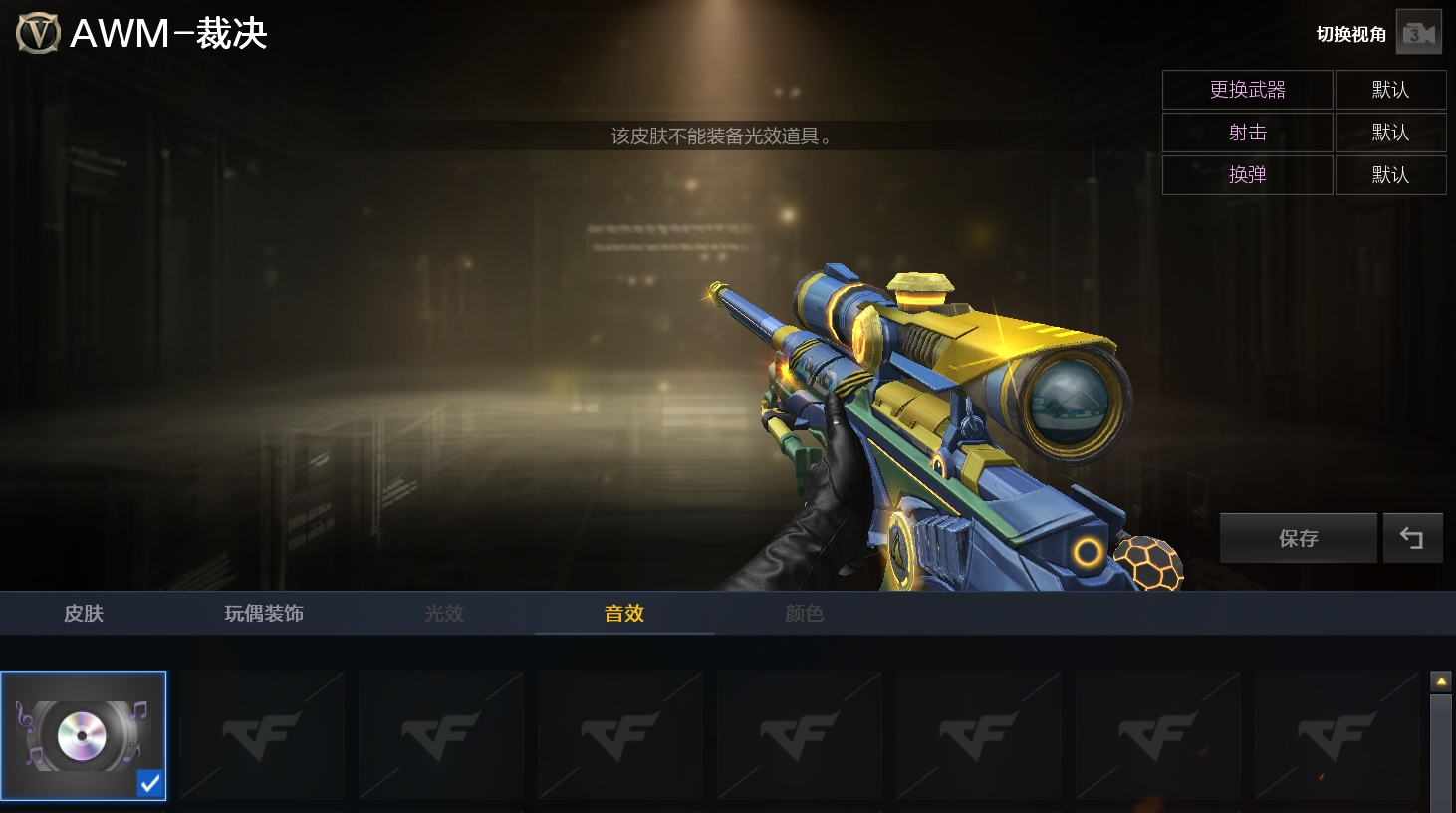Image resolution: width=1456 pixels, height=813 pixels.
Task: Open 默认 setting beside 换弹
Action: click(x=1390, y=175)
